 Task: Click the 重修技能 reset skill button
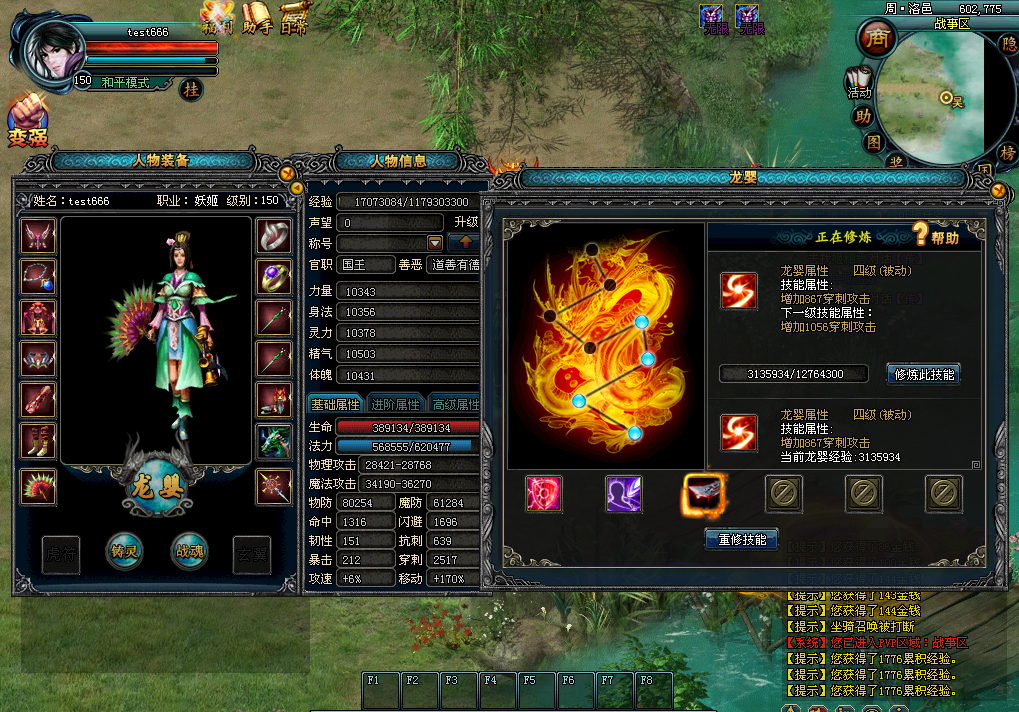(x=742, y=539)
